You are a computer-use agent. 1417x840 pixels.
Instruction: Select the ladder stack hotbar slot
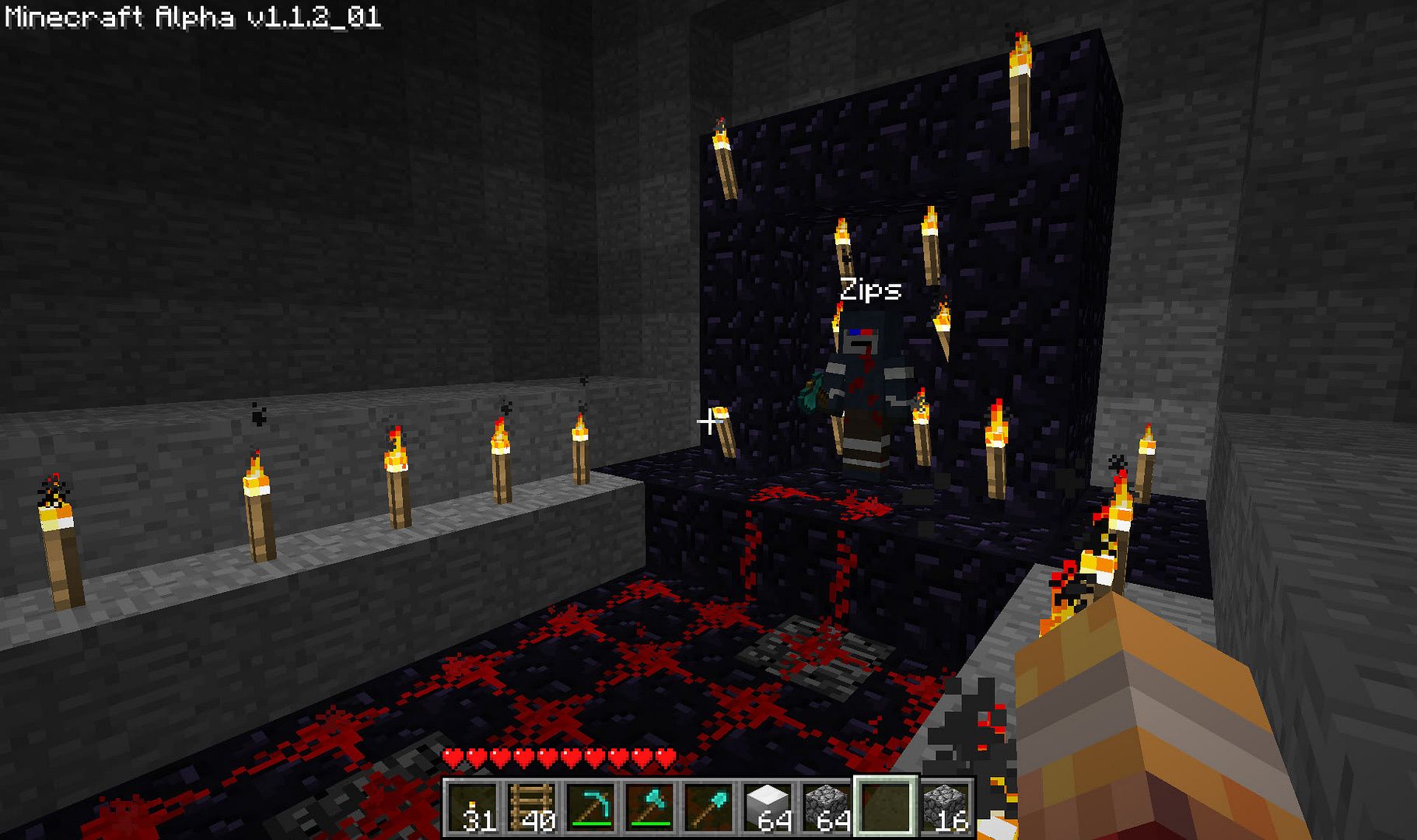tap(532, 807)
